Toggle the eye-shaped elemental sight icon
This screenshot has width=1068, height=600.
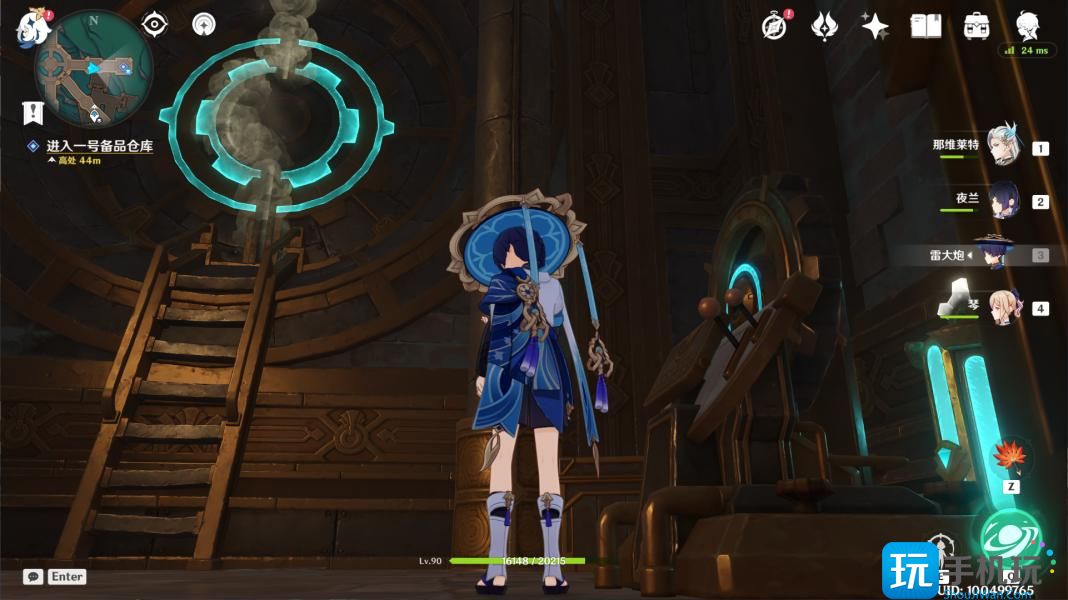155,24
